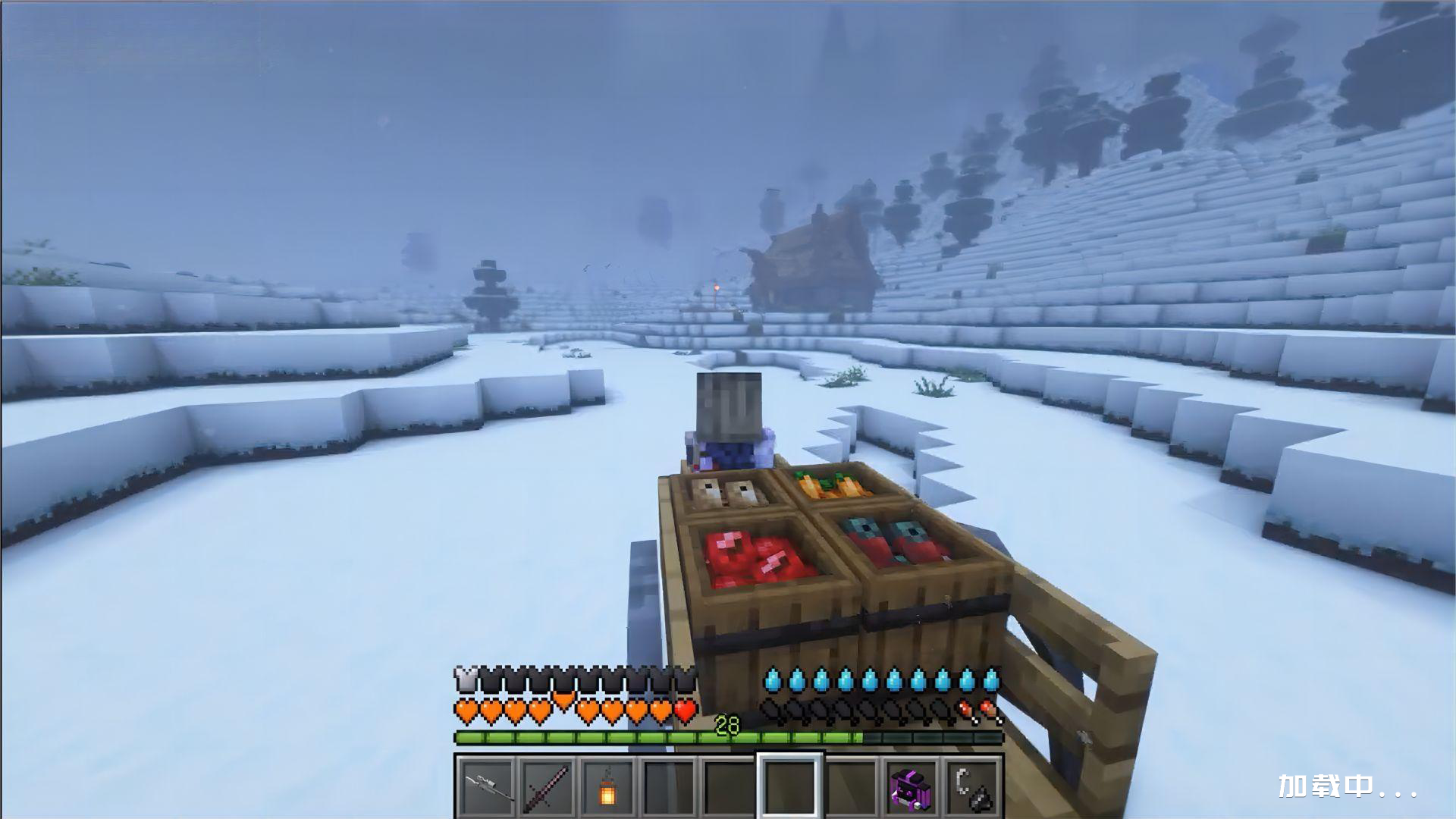Click the highlighted empty hotbar slot
Image resolution: width=1456 pixels, height=819 pixels.
(790, 785)
